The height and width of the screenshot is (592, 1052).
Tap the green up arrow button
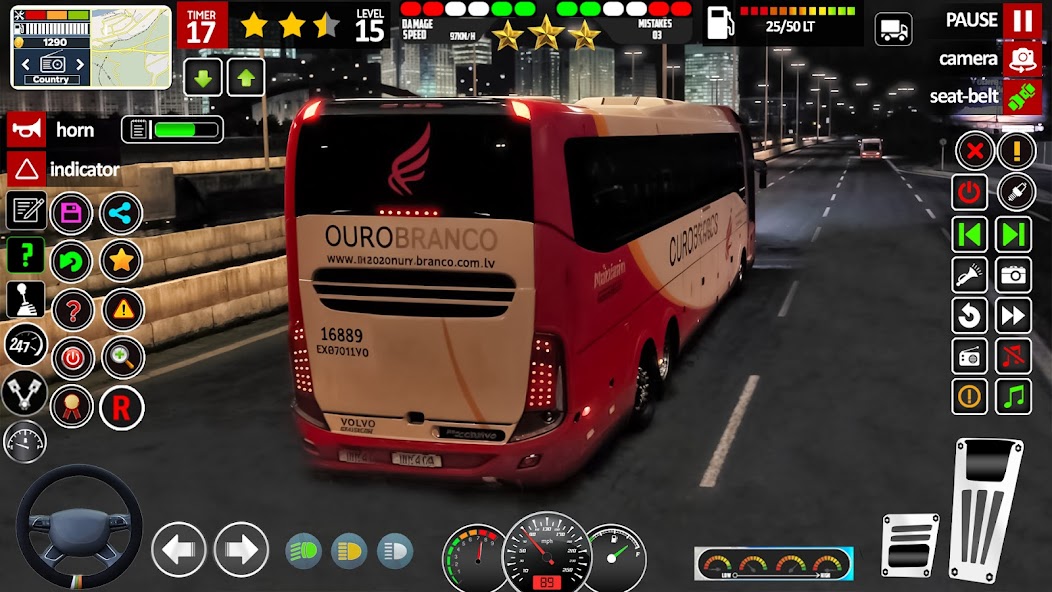pos(246,77)
